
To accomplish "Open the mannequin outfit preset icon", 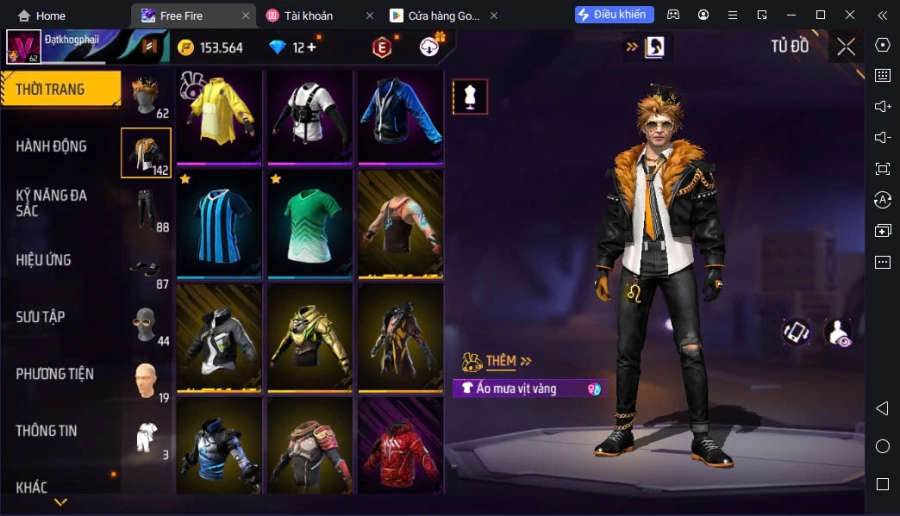I will [470, 96].
